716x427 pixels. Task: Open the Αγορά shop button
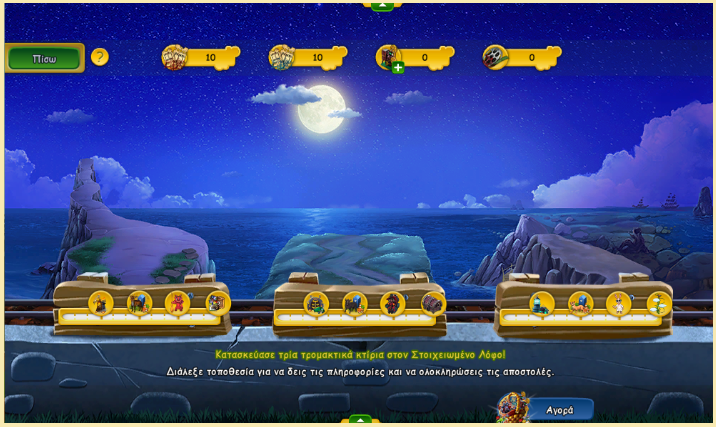(x=558, y=409)
